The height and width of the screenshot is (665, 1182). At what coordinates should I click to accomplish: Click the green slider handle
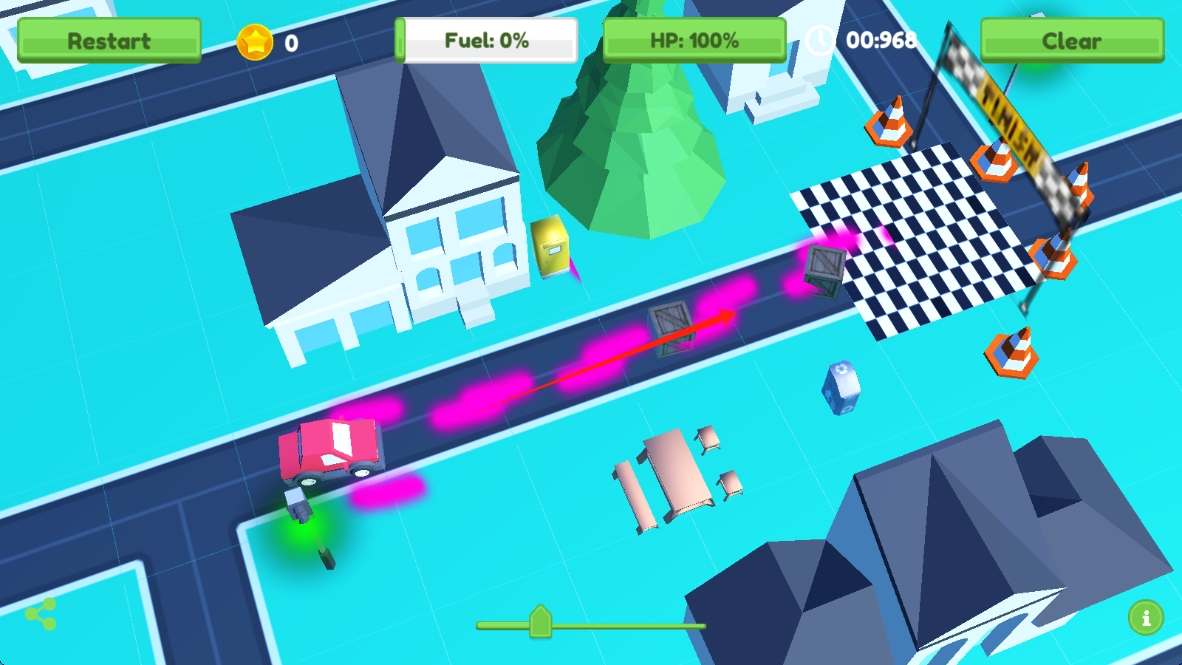(540, 622)
